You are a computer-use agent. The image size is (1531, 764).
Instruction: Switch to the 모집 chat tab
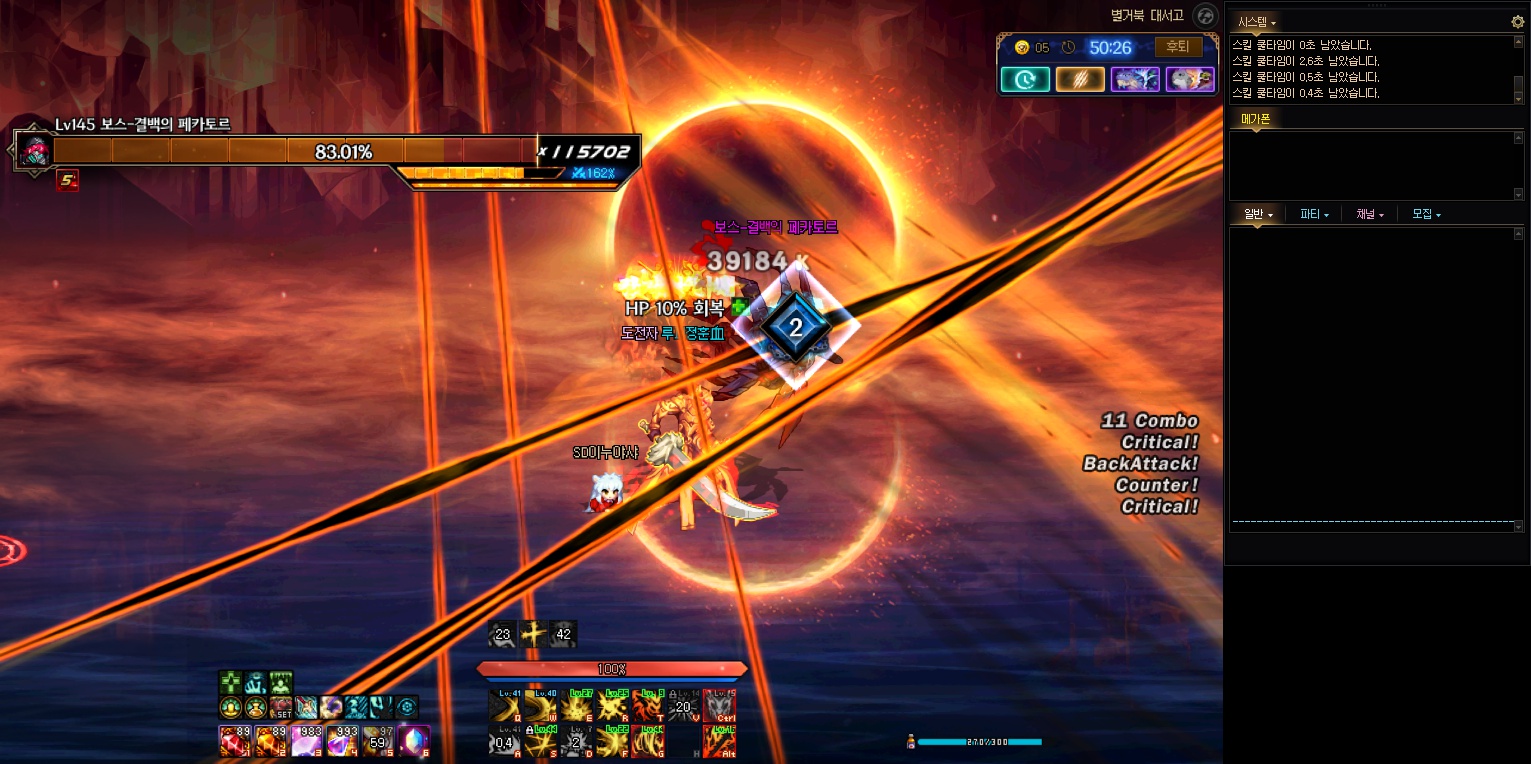coord(1426,214)
